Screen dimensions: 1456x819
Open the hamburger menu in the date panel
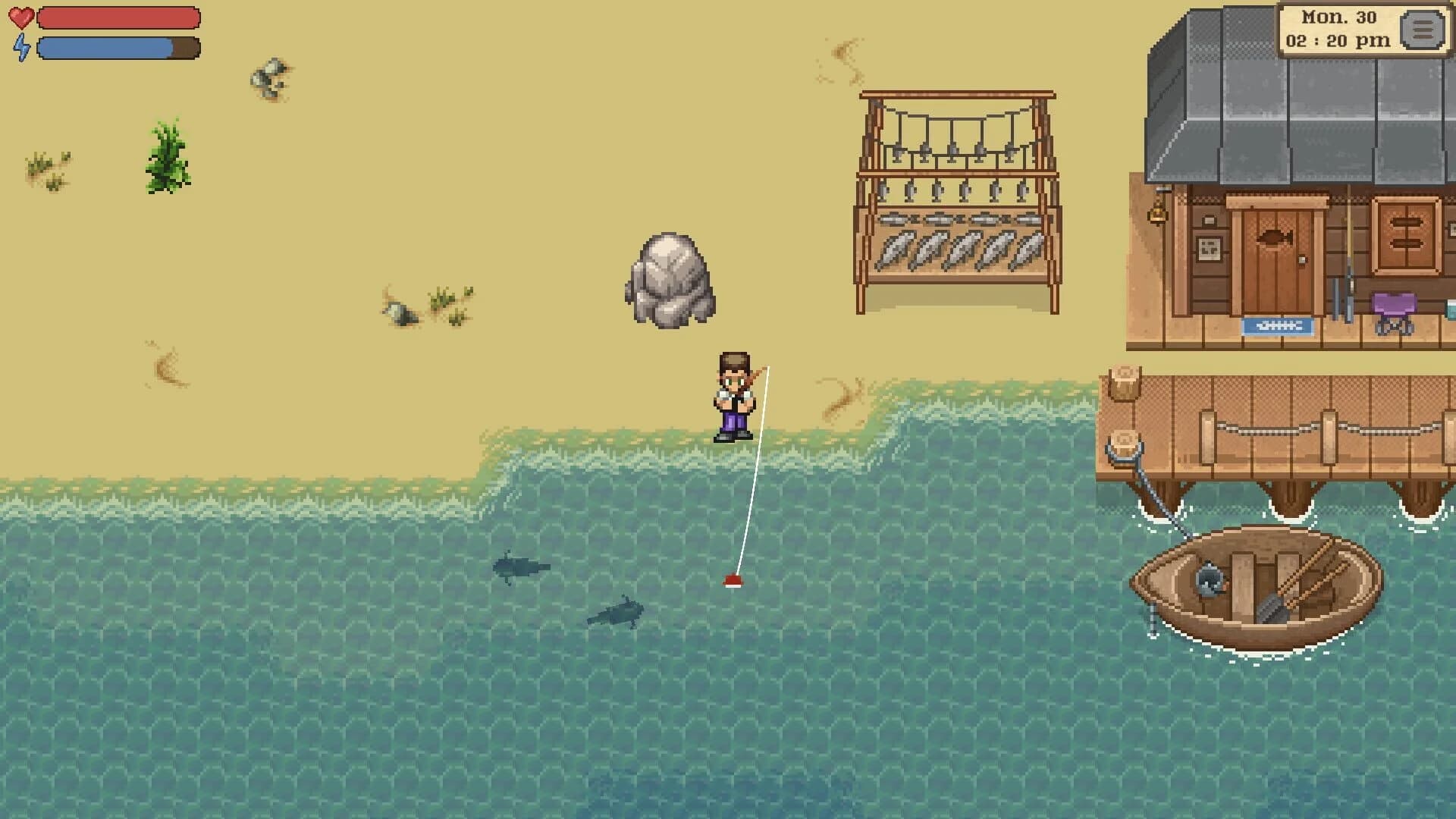(x=1424, y=30)
